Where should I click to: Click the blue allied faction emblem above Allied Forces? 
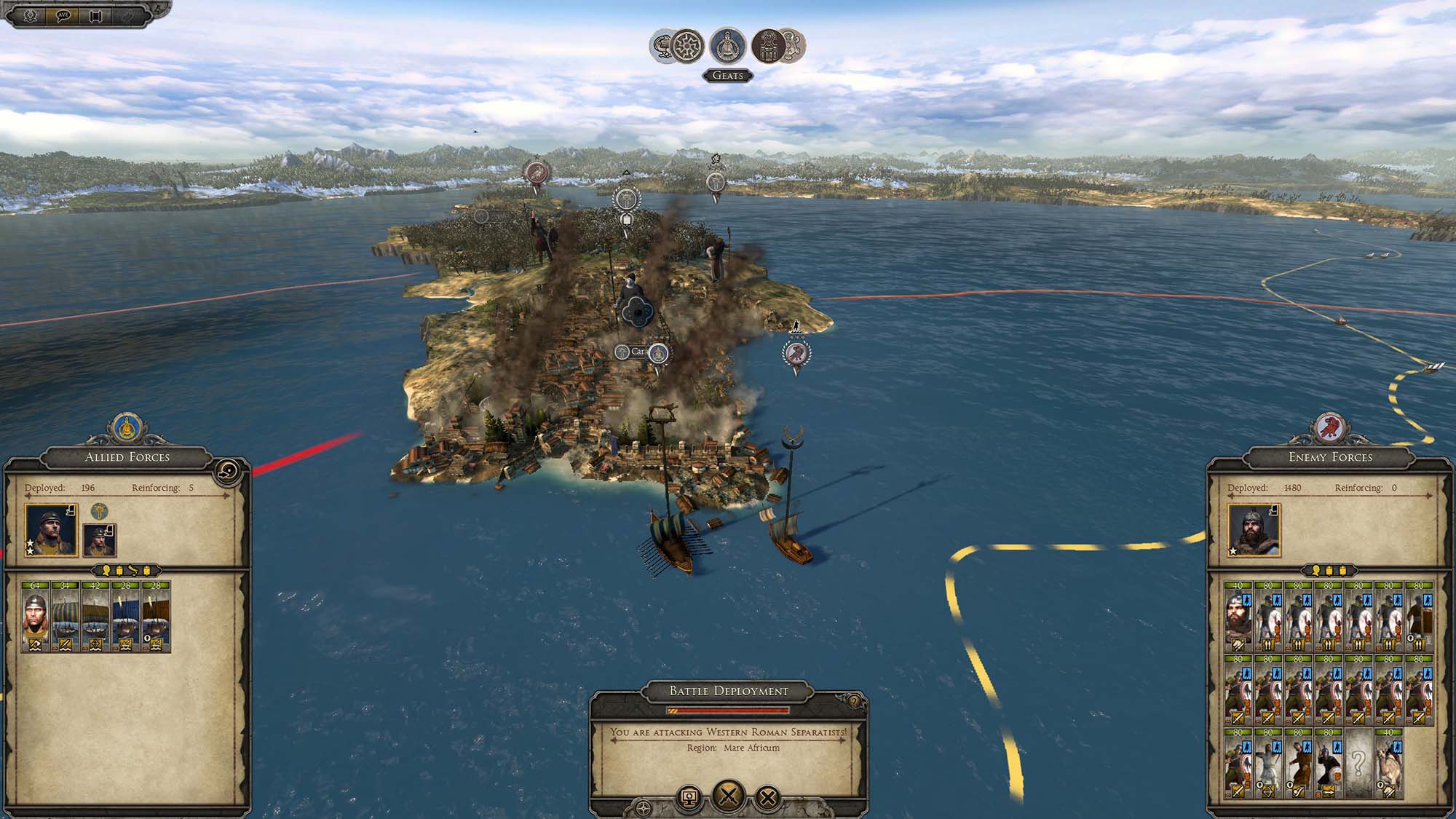(128, 427)
